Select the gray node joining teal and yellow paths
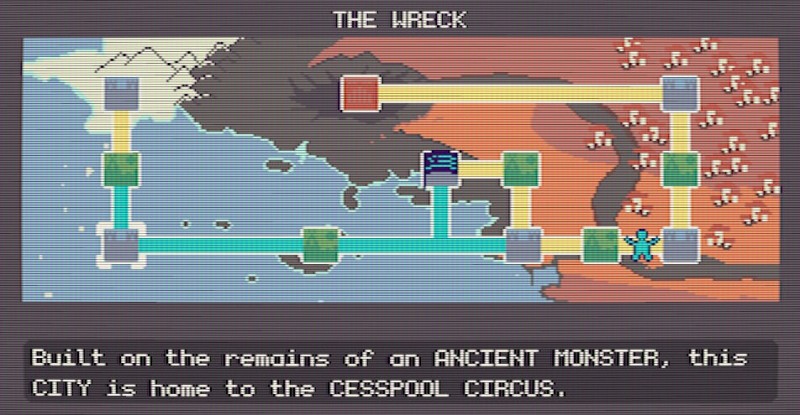 tap(522, 244)
